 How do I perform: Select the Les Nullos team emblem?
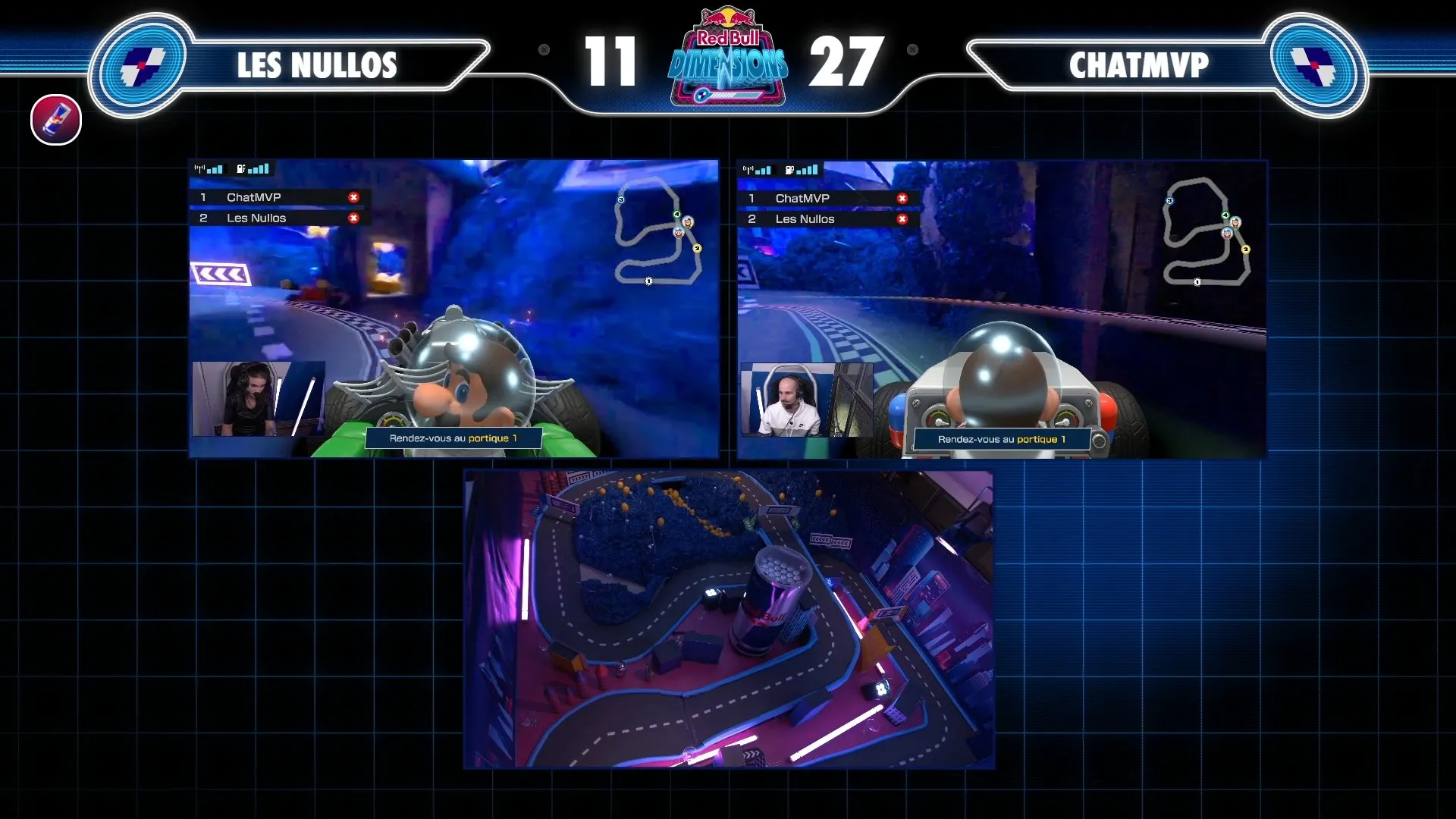click(143, 64)
